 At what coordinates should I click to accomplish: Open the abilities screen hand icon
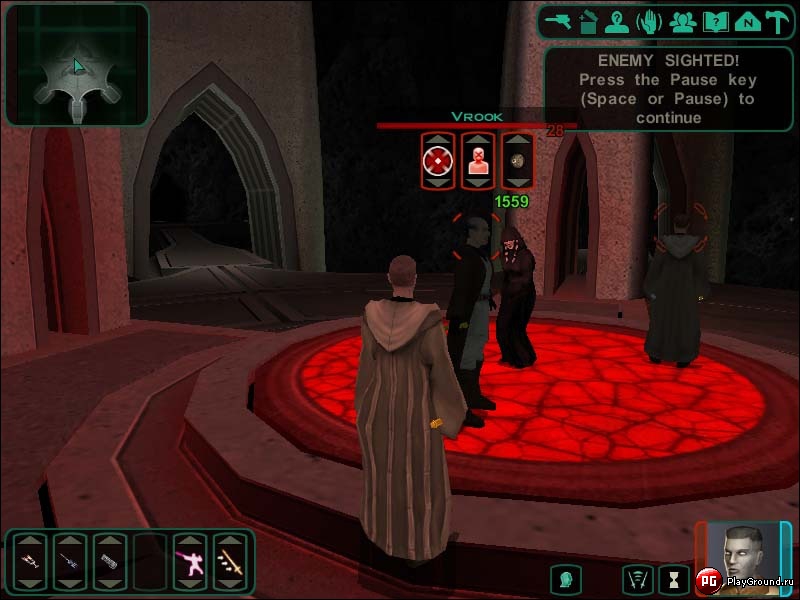pos(651,21)
